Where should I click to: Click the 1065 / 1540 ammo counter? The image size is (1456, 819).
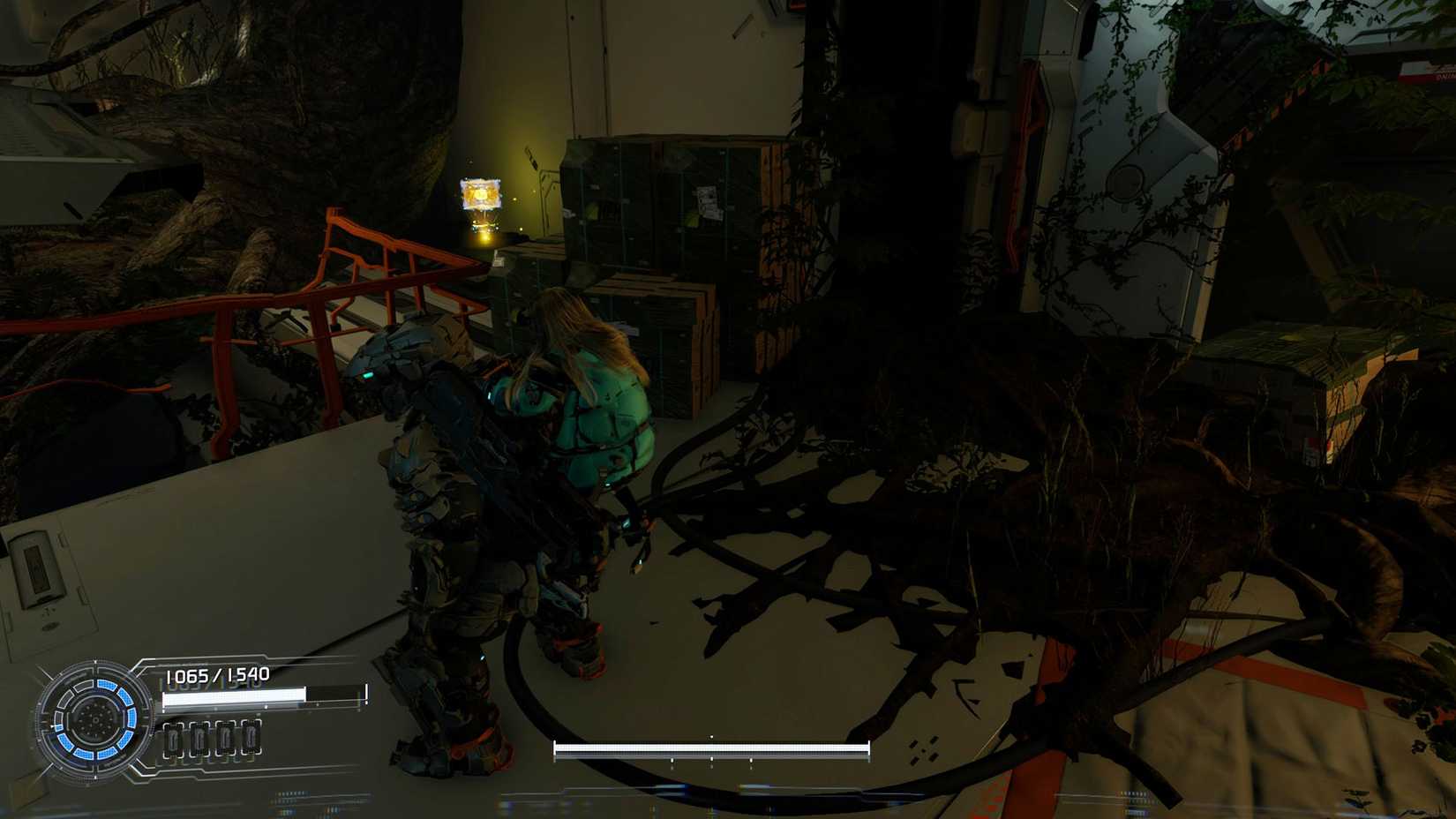click(x=217, y=675)
